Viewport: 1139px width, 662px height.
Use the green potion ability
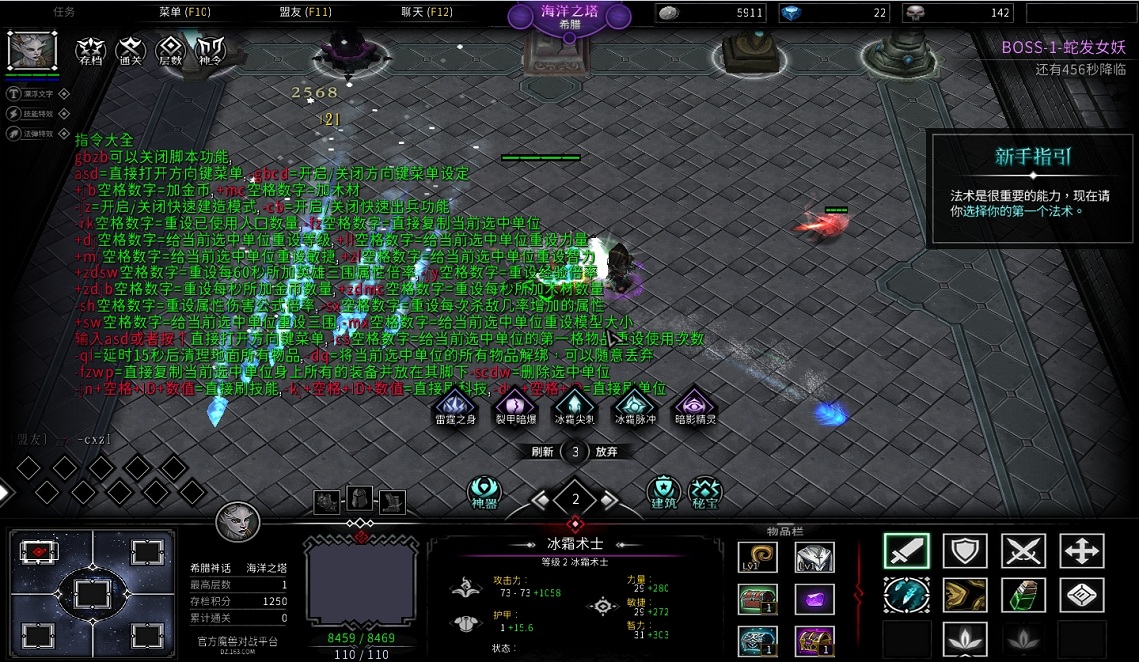click(1023, 595)
